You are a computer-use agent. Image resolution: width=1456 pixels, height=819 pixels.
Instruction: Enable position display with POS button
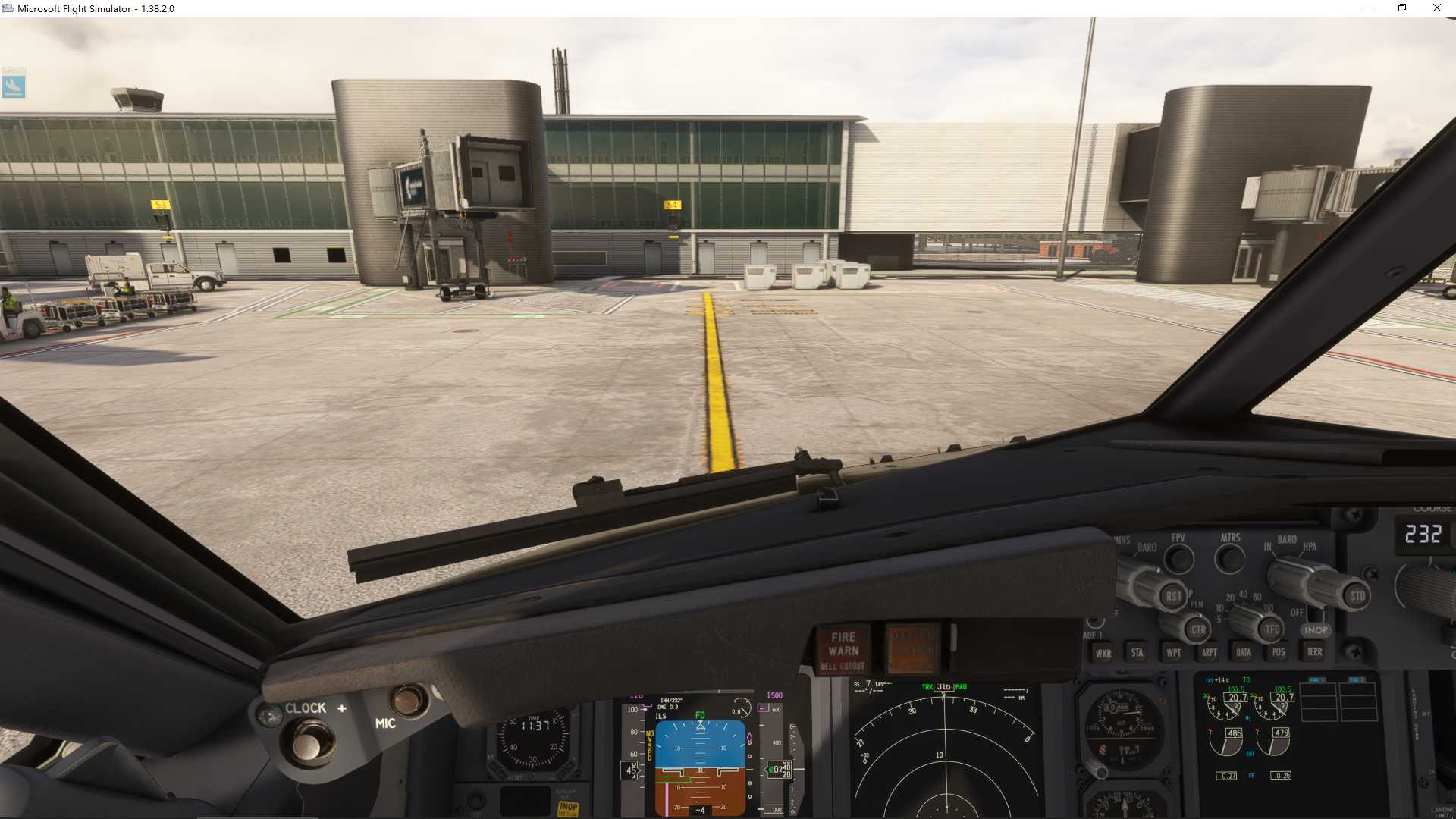pyautogui.click(x=1279, y=652)
